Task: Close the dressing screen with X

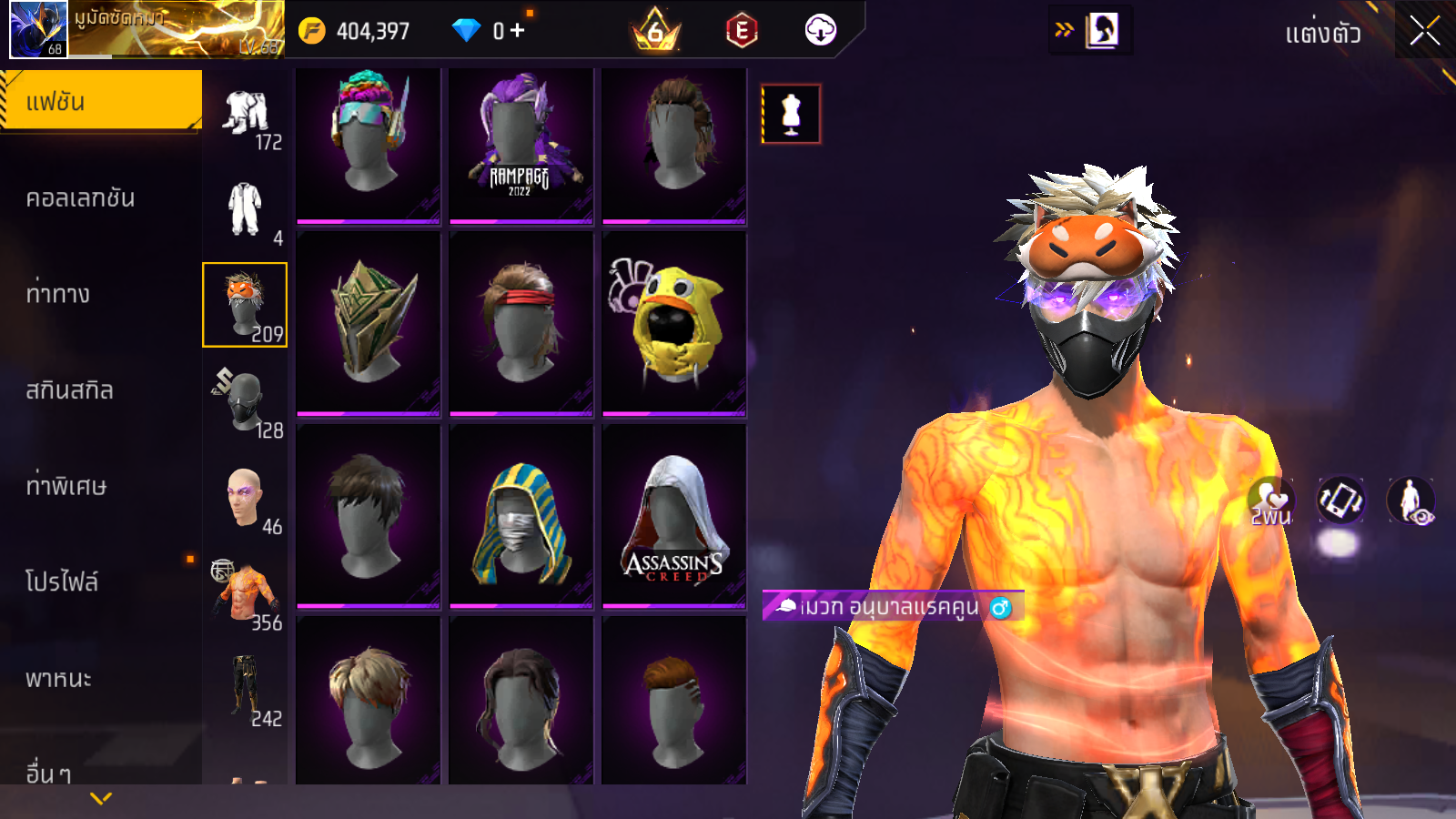Action: pos(1424,32)
